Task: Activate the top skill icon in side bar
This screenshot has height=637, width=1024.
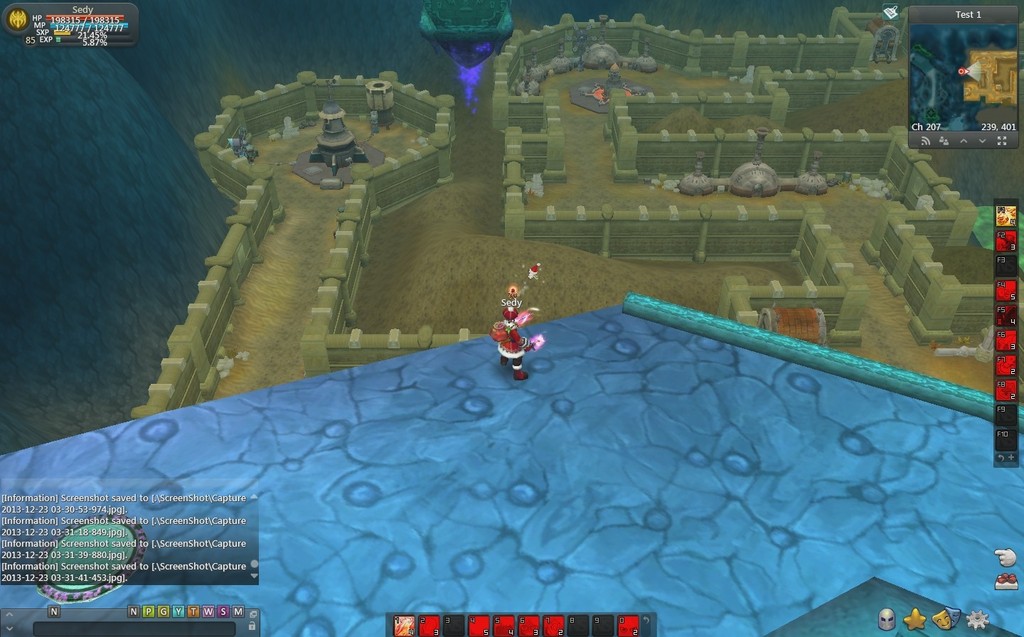Action: [1006, 215]
